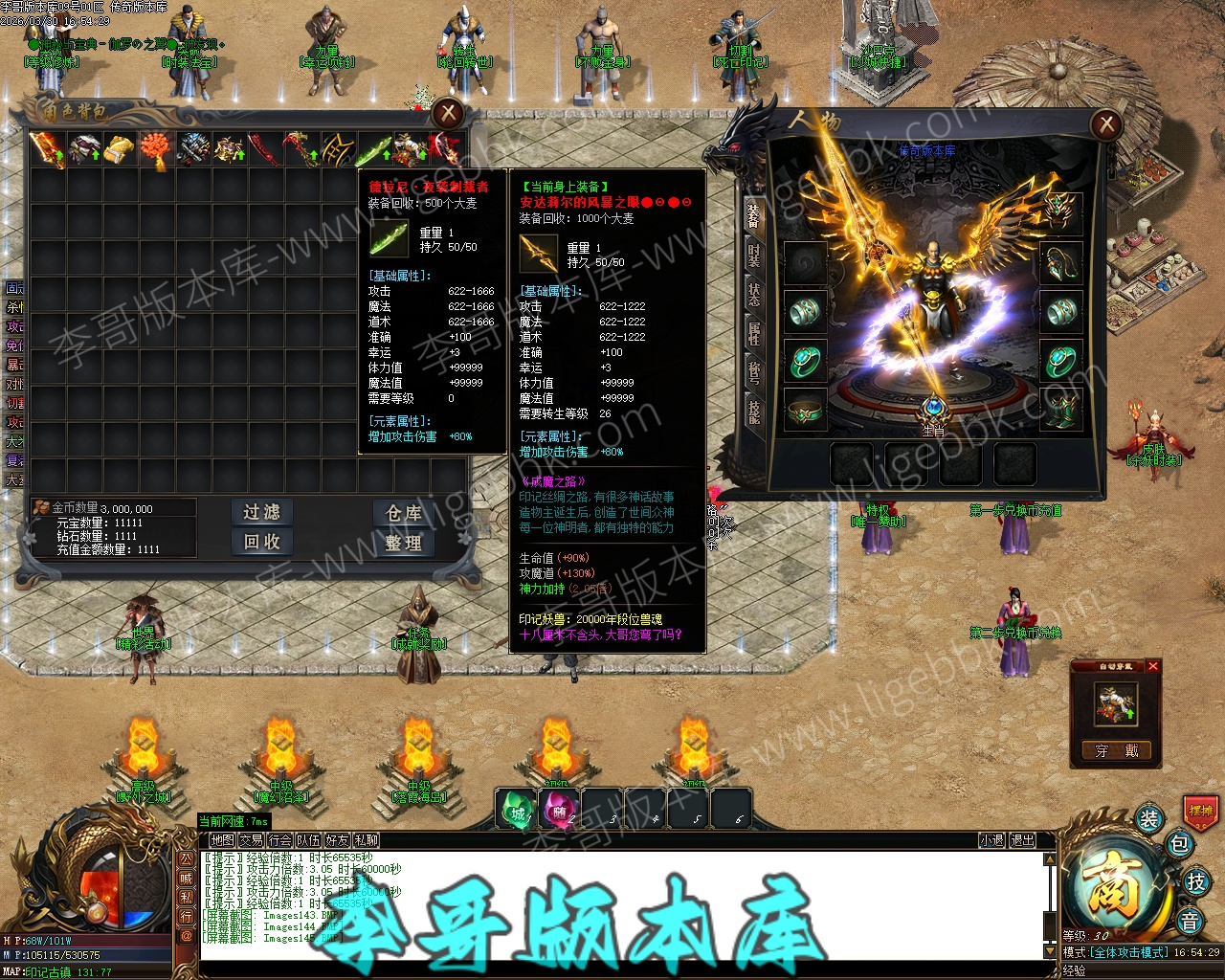Screen dimensions: 1225x980
Task: Show the 技能 skills tab
Action: click(754, 410)
